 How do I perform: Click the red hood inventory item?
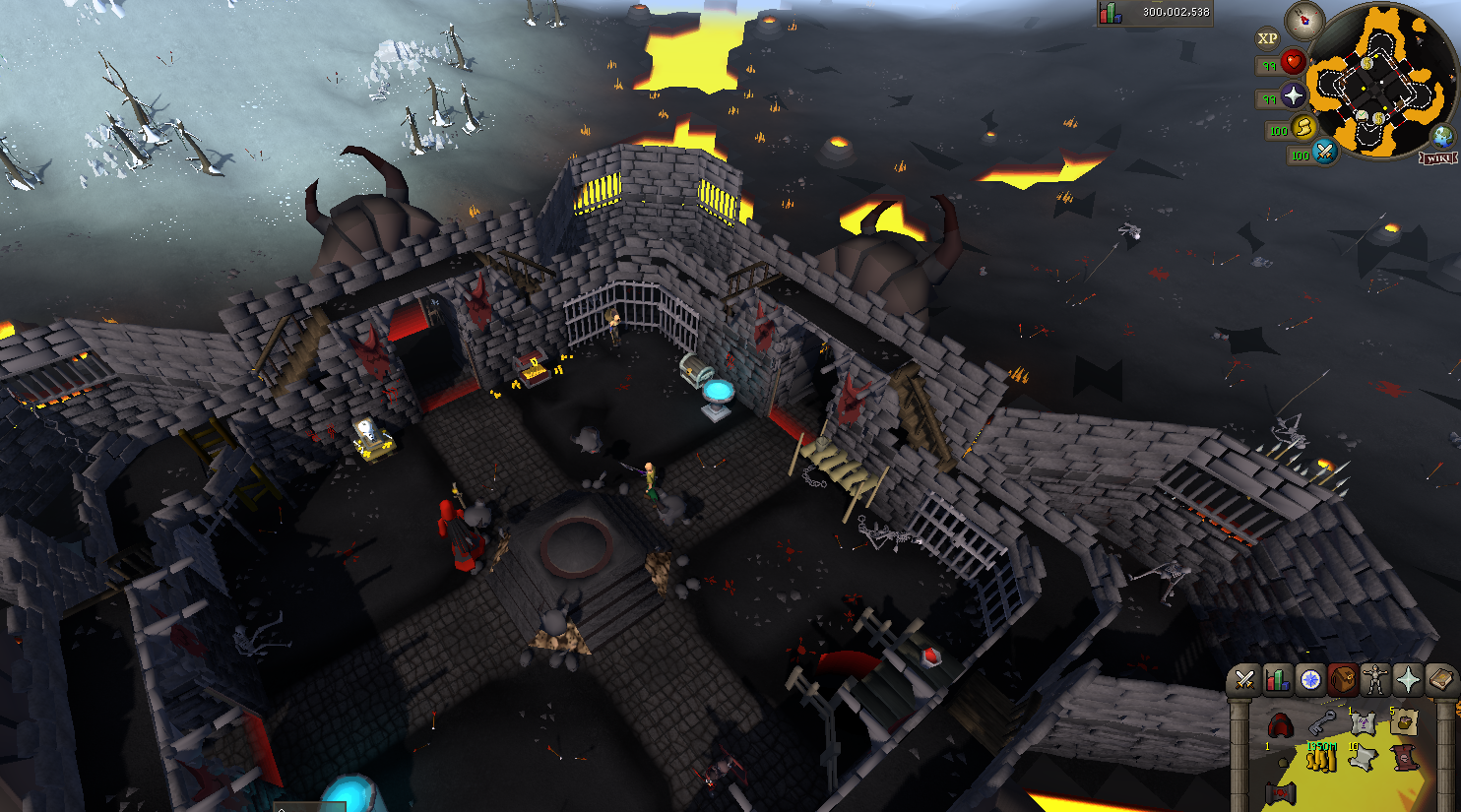1280,725
